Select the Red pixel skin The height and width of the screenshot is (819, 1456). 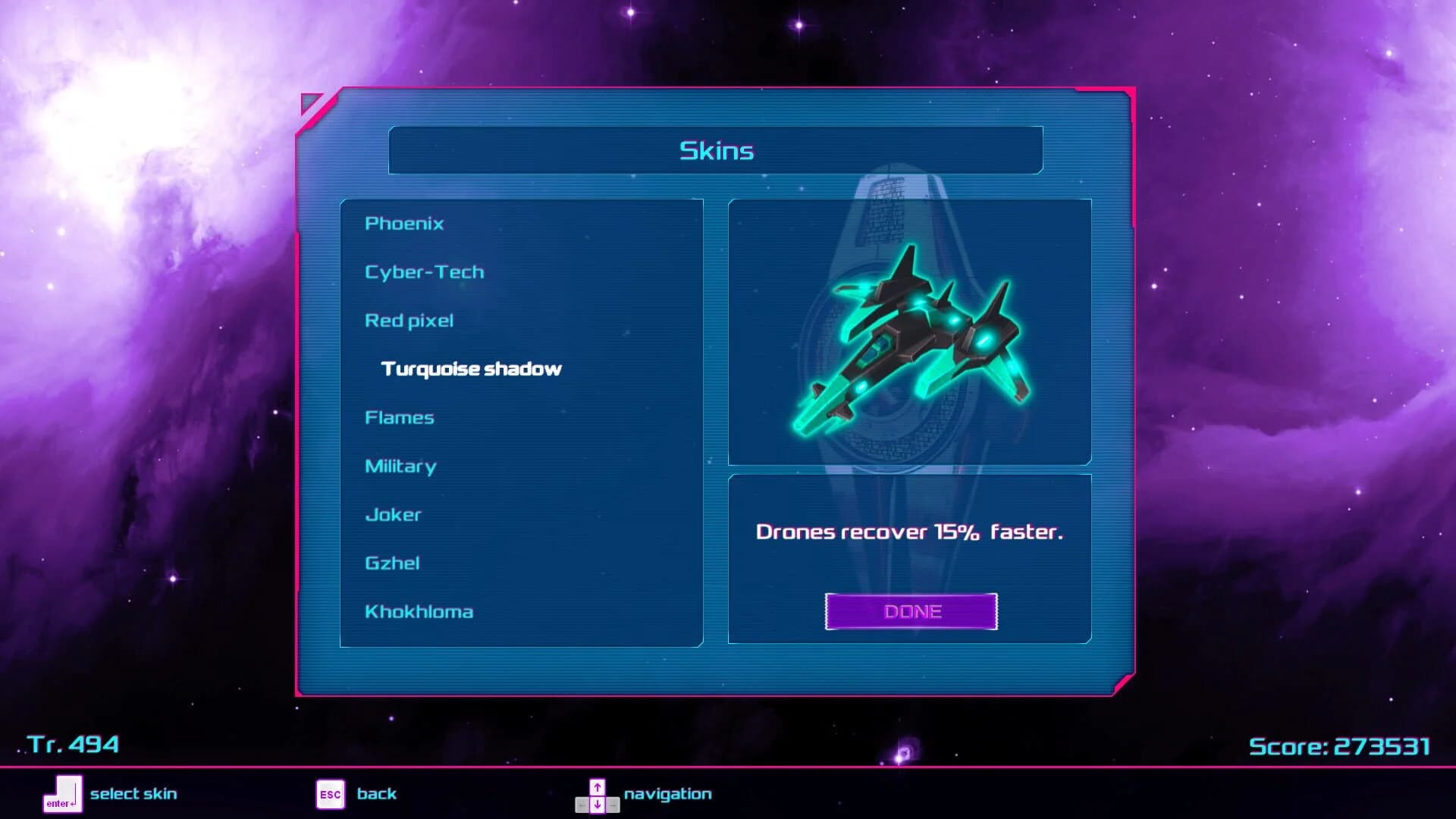pos(409,320)
